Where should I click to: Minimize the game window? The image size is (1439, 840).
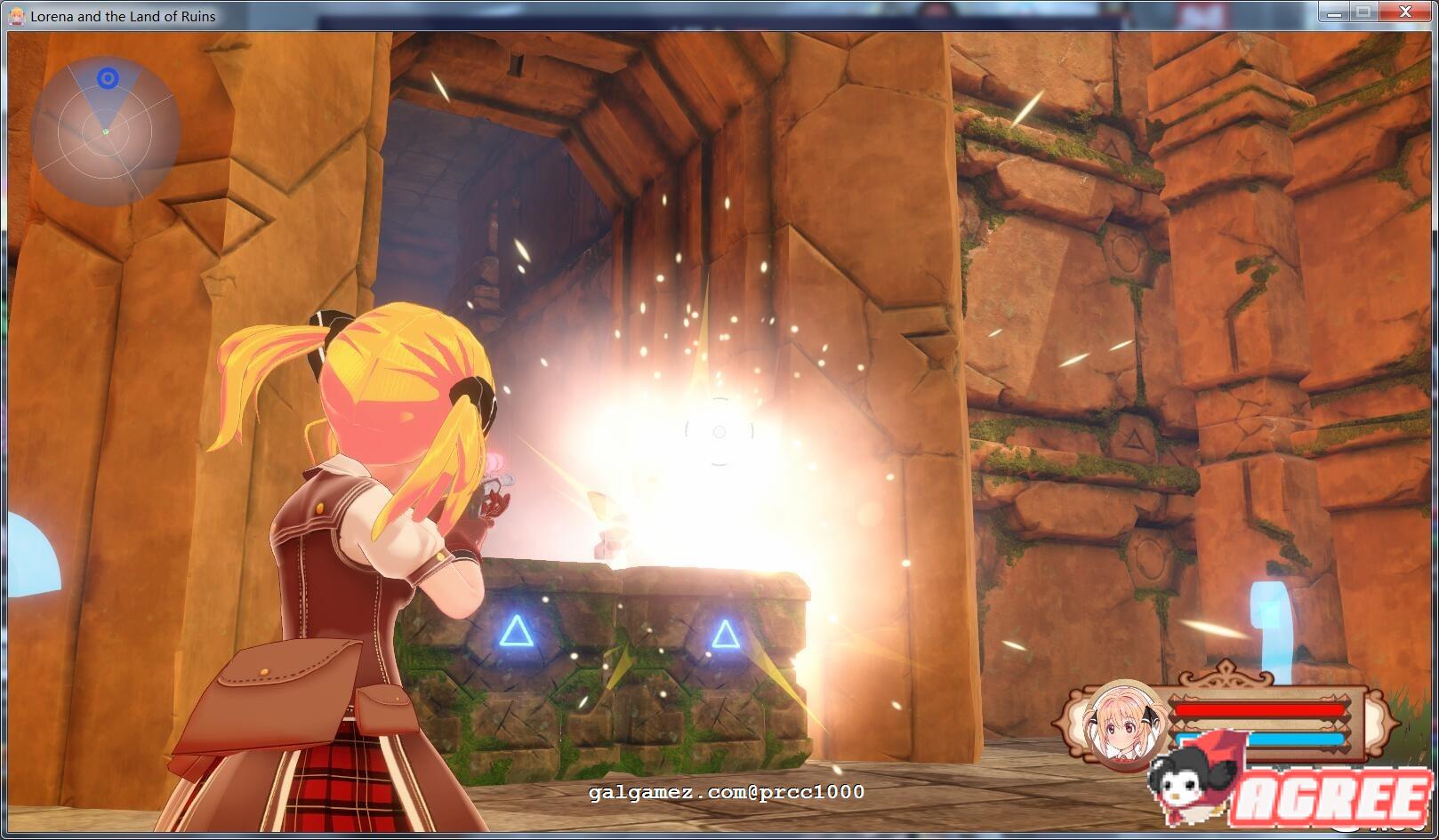tap(1334, 12)
